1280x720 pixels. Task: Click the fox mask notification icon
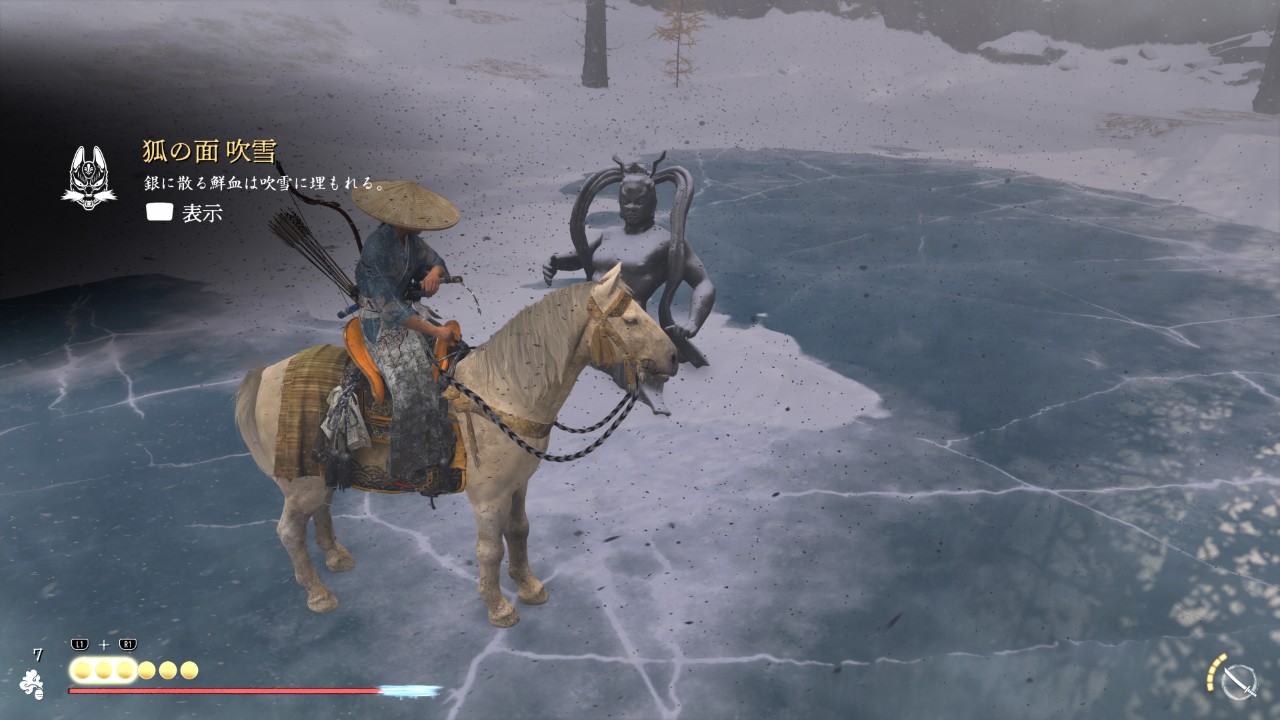(x=88, y=178)
